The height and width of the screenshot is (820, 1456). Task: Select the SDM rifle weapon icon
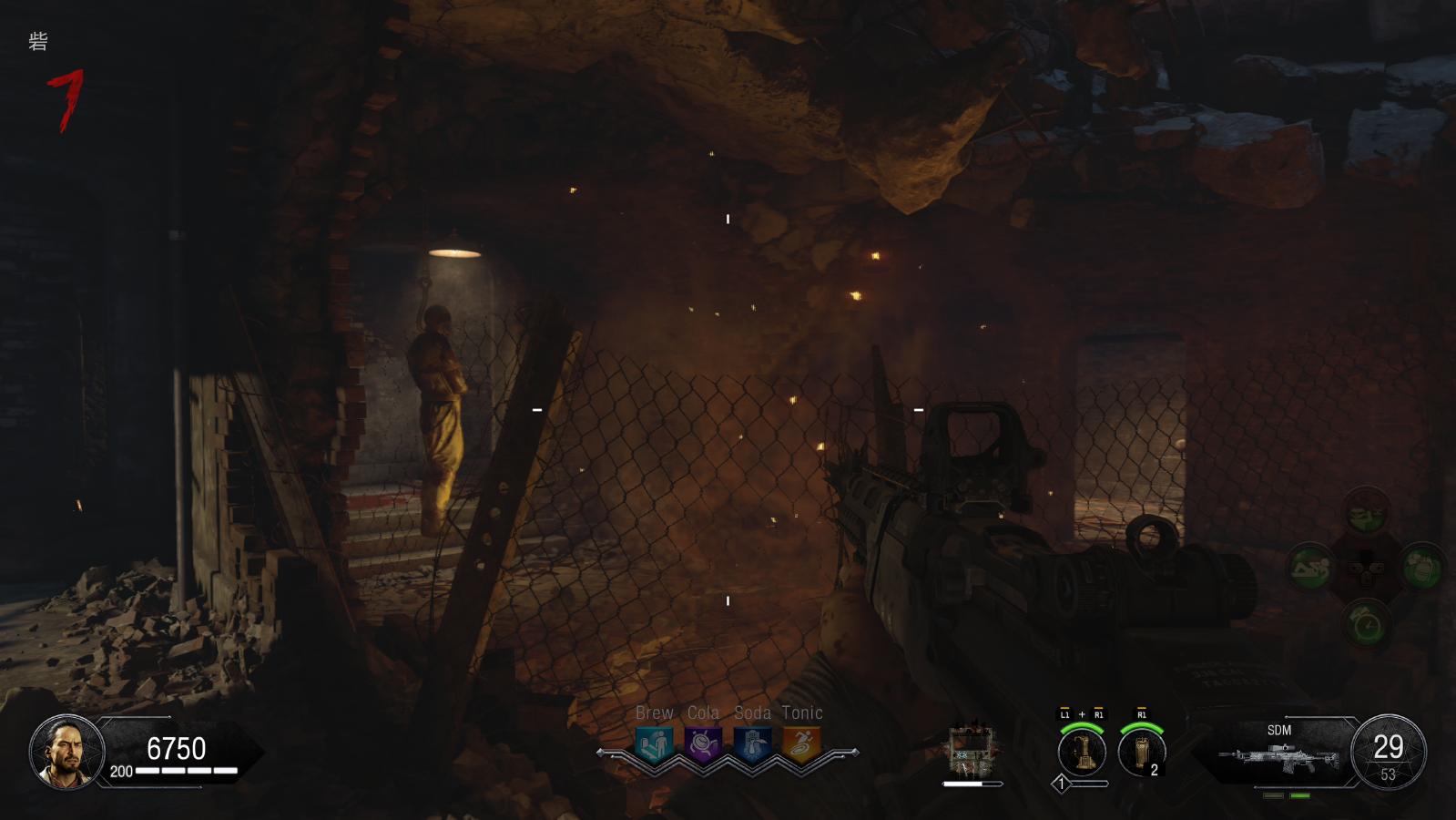[x=1278, y=758]
